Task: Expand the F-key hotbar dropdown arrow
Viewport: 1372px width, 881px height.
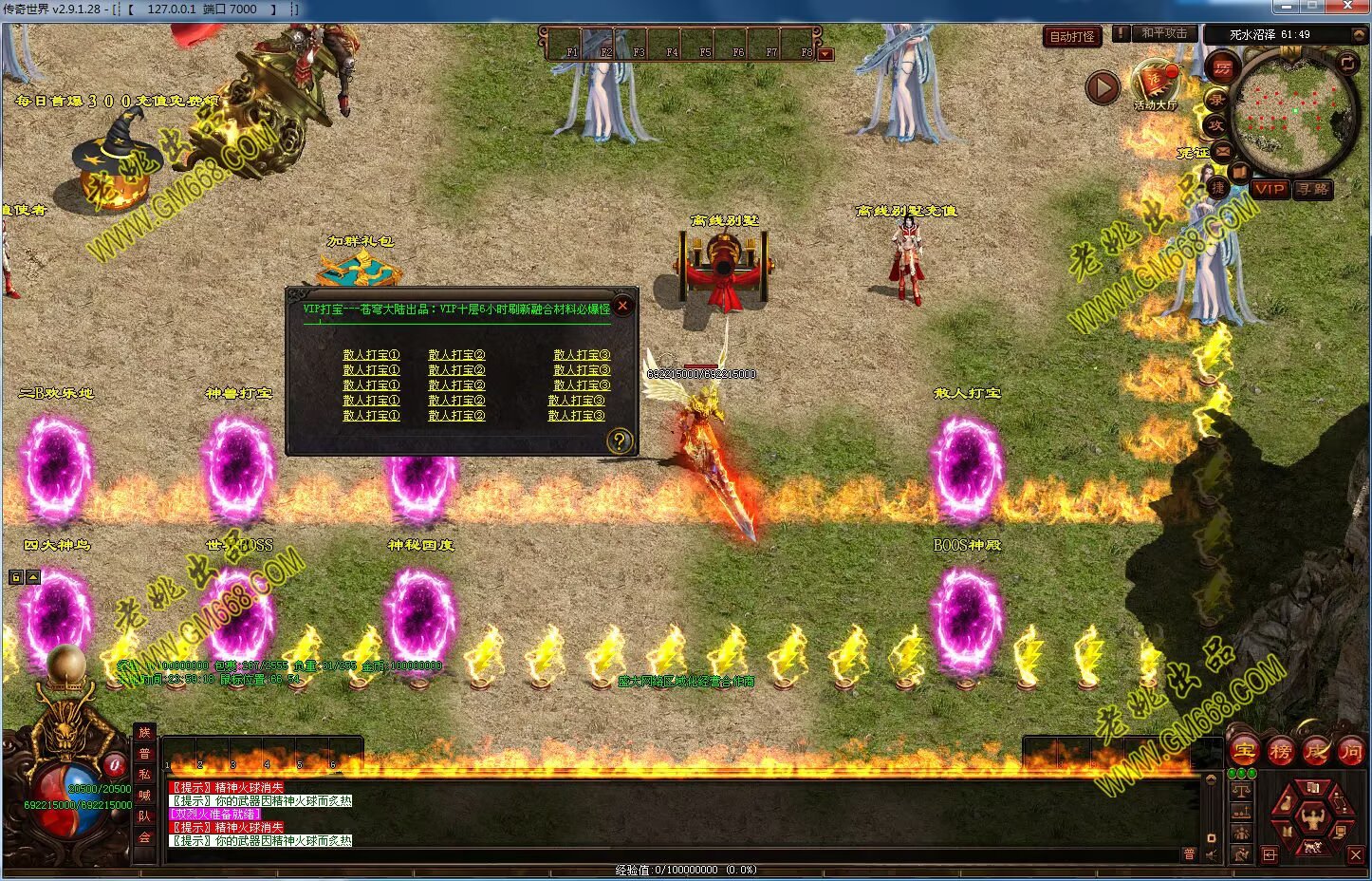Action: point(825,54)
